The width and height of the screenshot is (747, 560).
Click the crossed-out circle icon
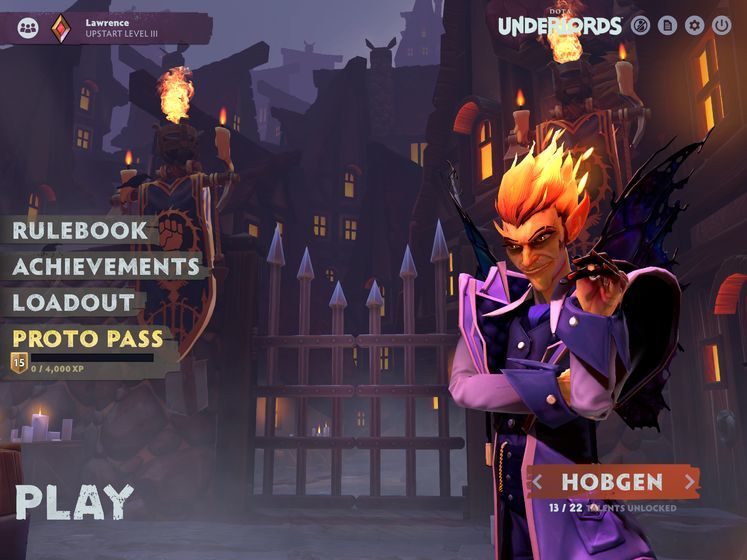pos(642,26)
